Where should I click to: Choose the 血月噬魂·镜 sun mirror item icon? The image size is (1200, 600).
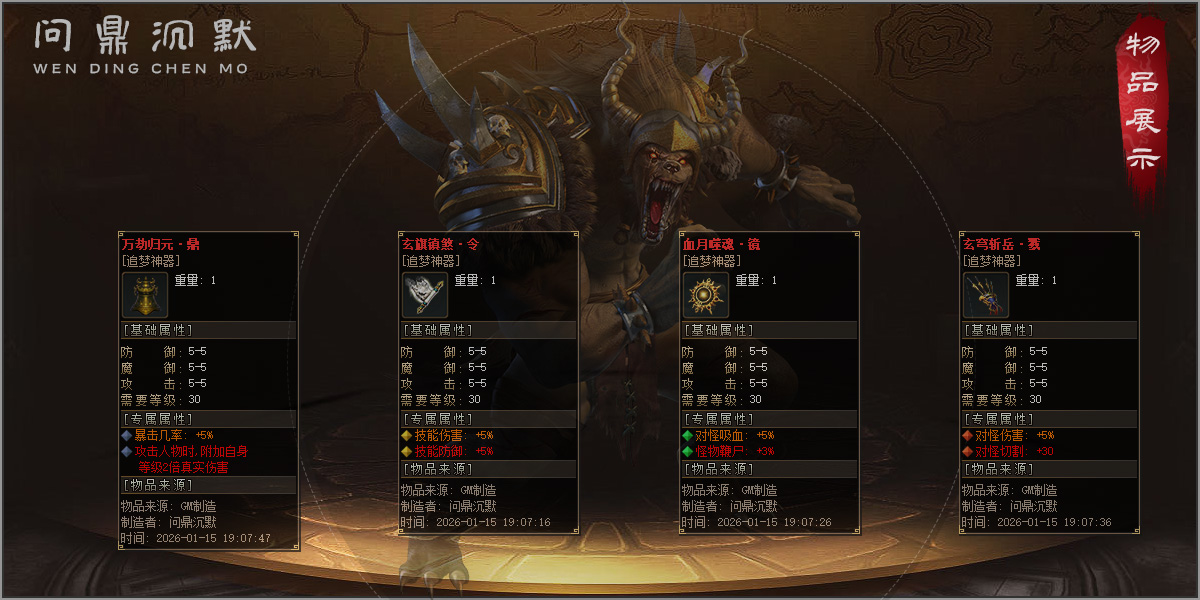705,295
